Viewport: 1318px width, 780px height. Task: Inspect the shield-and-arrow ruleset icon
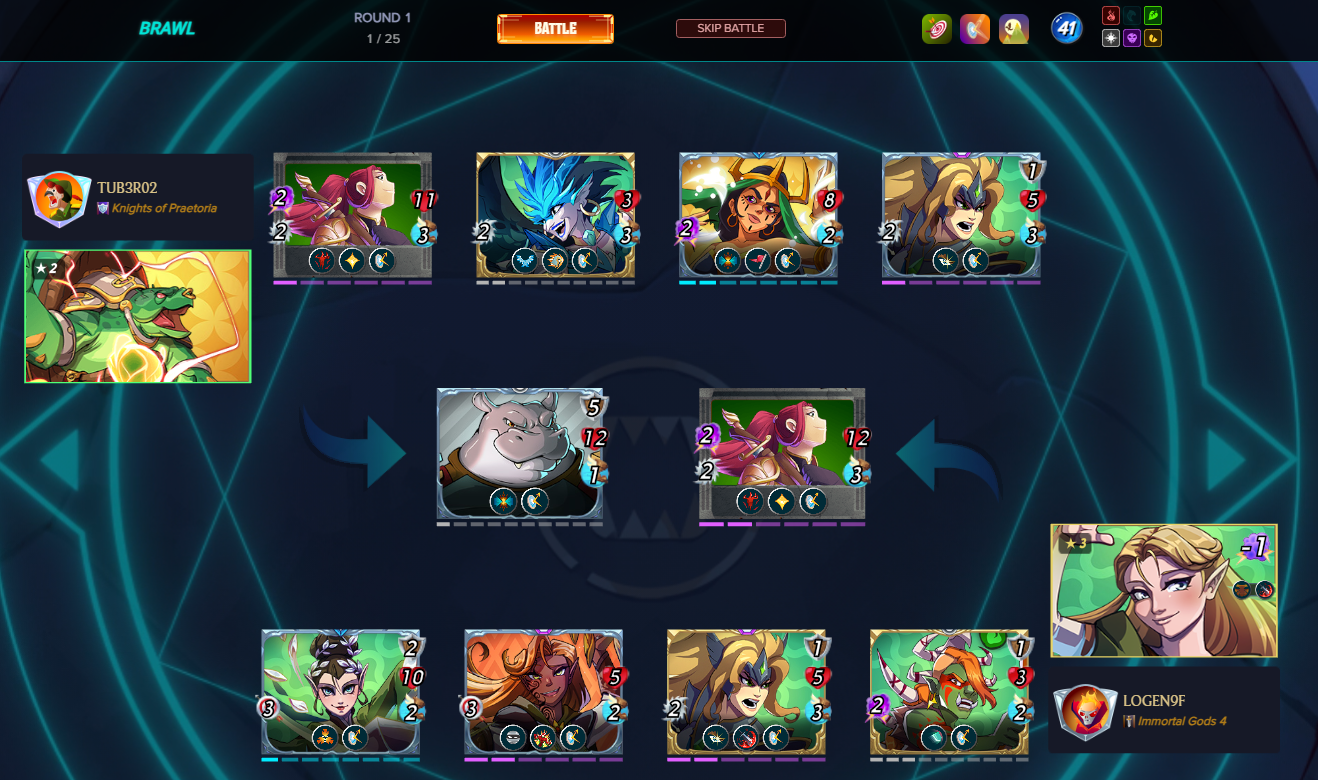click(x=975, y=29)
